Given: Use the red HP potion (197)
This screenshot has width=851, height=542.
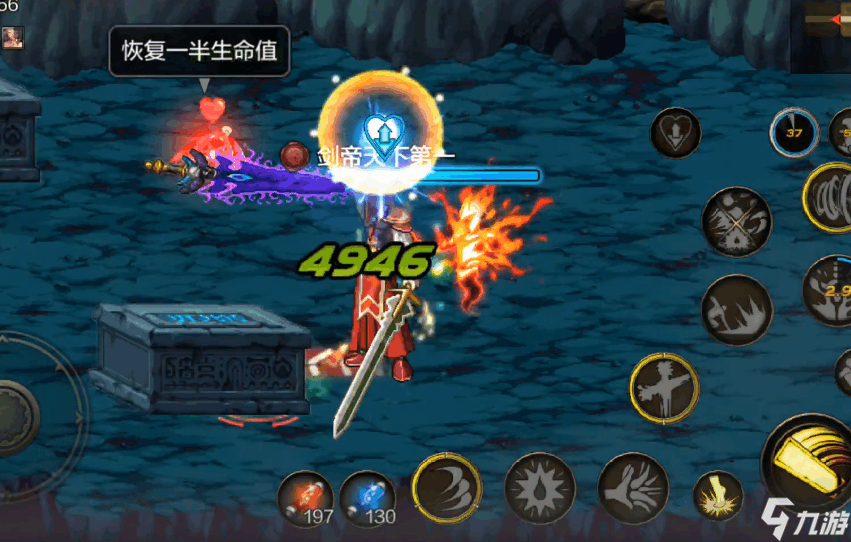Looking at the screenshot, I should 305,497.
